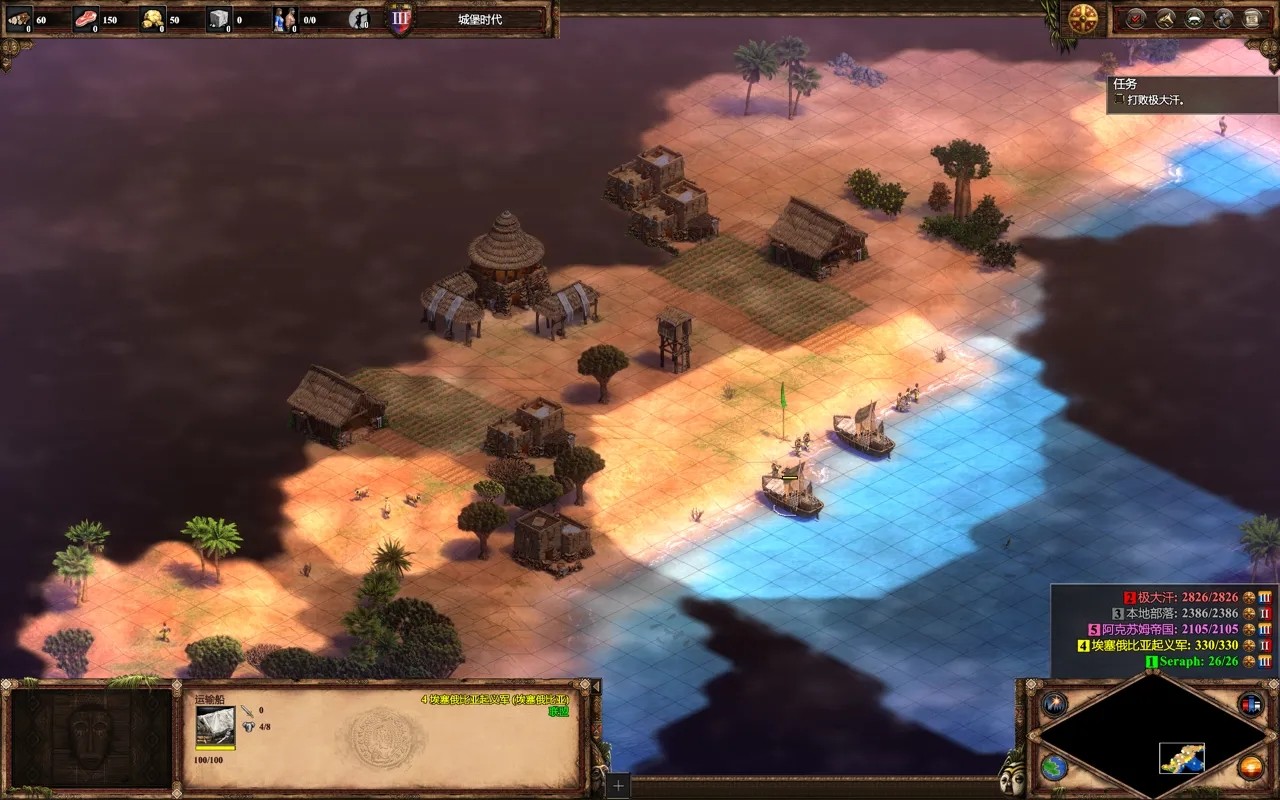
Task: Click the gold resource icon
Action: point(152,18)
